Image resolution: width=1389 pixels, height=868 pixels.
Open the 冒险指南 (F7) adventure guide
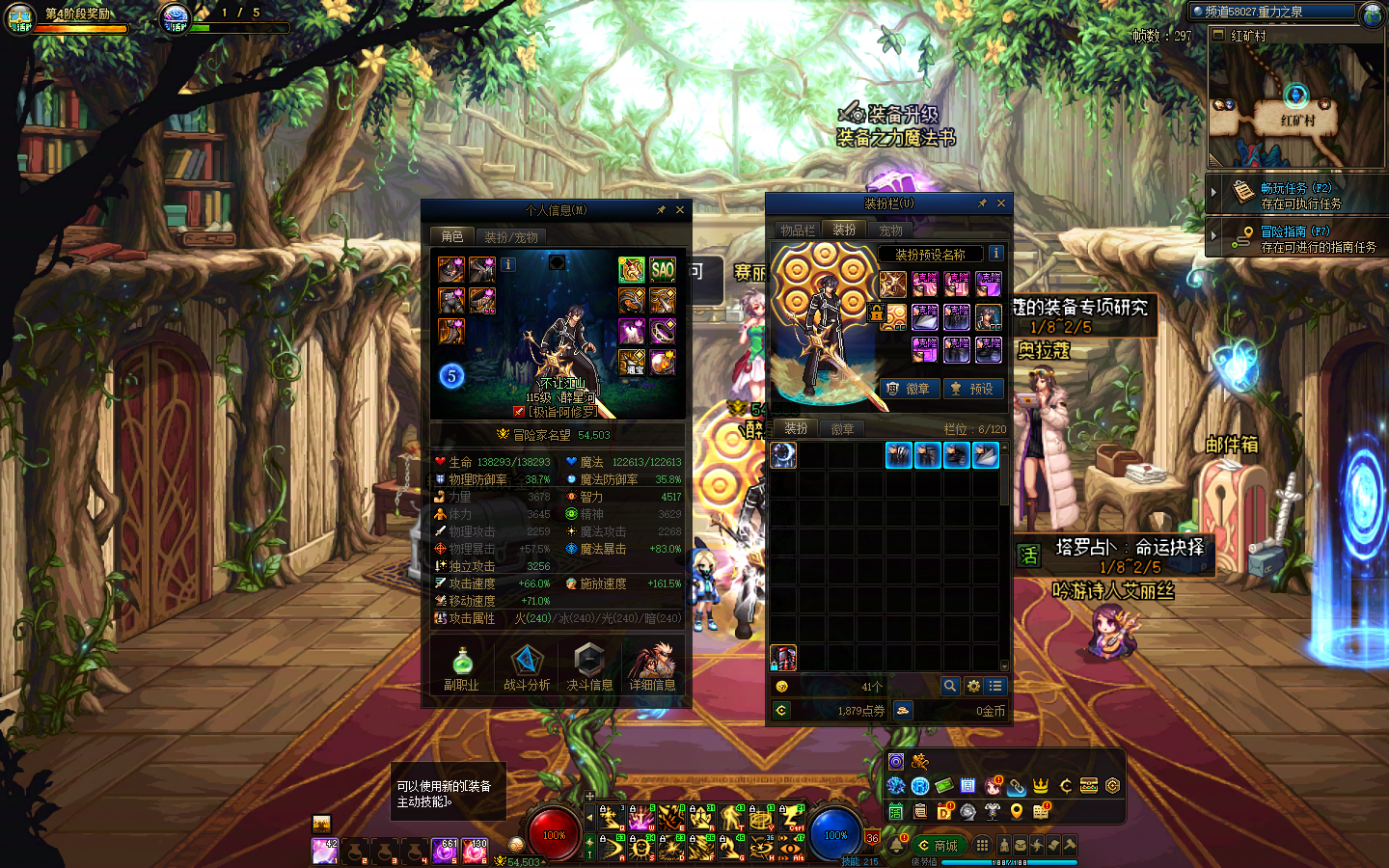[x=1296, y=239]
